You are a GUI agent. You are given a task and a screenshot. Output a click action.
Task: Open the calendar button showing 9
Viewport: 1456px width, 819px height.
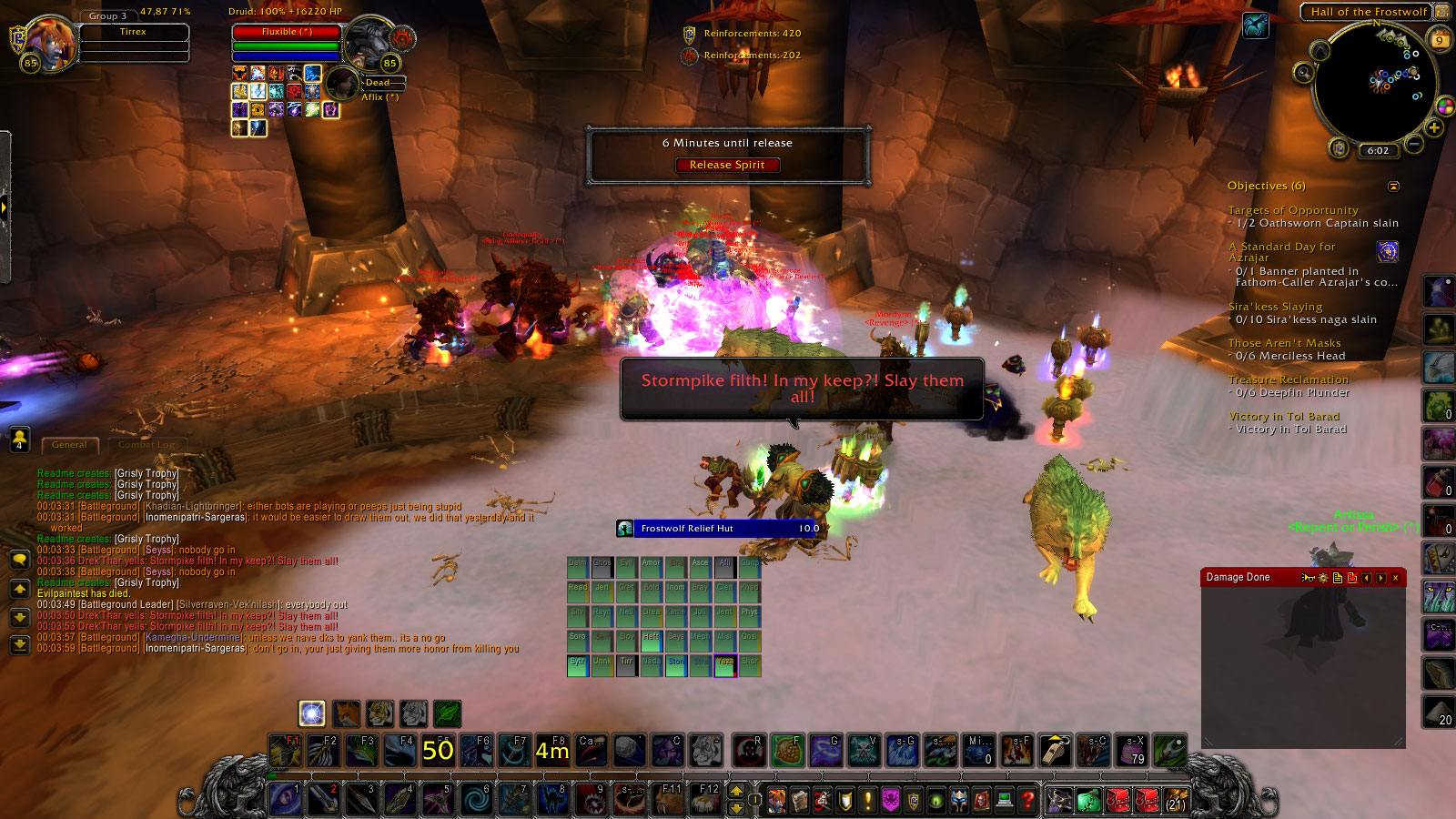1440,39
